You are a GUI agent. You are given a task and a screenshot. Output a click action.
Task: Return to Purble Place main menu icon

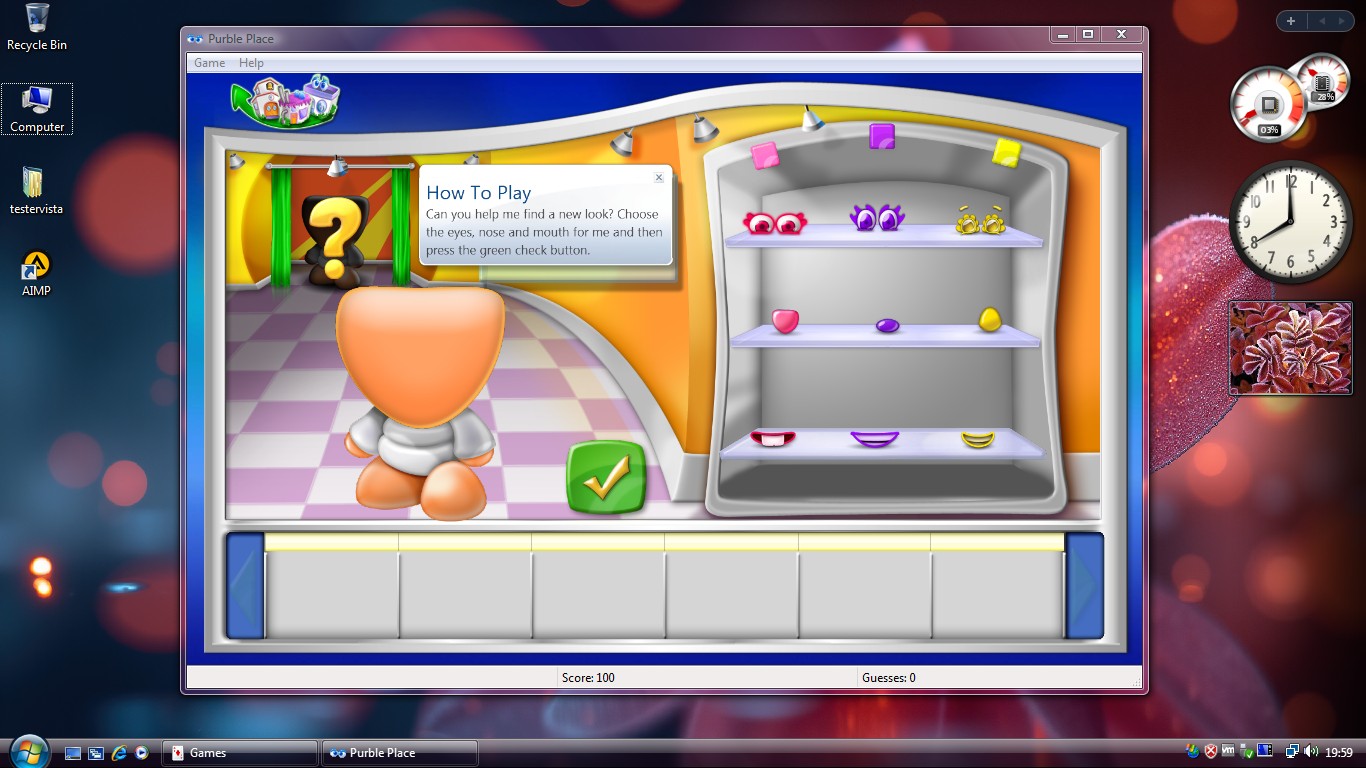pos(287,100)
